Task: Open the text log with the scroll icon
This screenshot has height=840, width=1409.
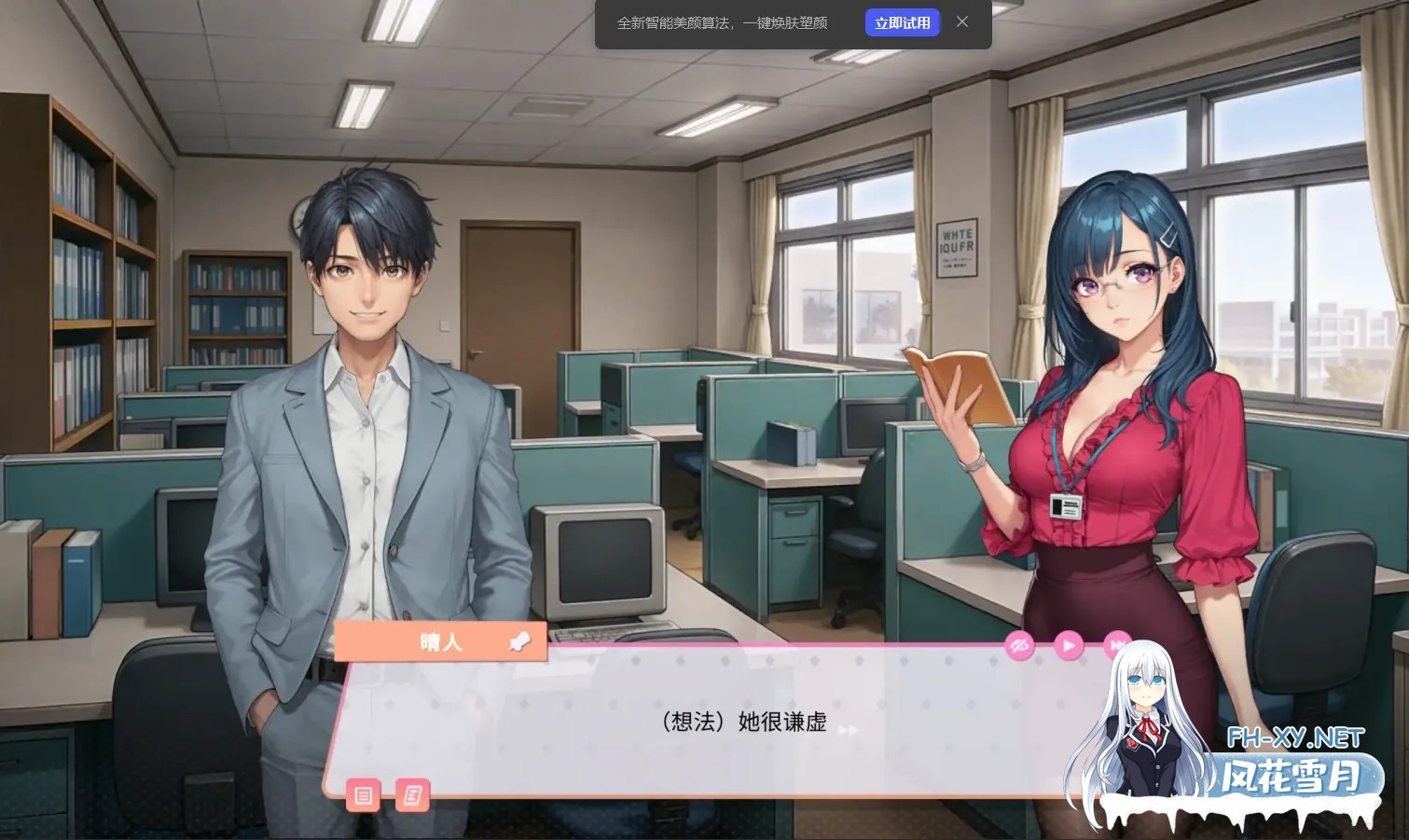Action: coord(411,797)
